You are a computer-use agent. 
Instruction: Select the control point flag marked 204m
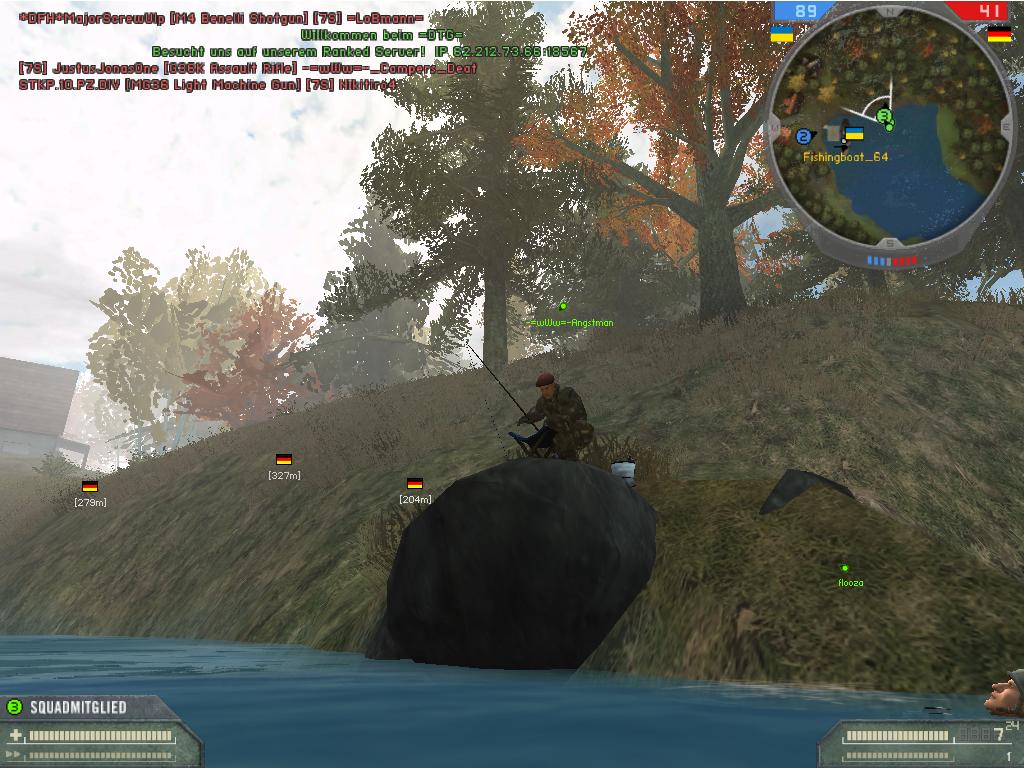pyautogui.click(x=415, y=484)
